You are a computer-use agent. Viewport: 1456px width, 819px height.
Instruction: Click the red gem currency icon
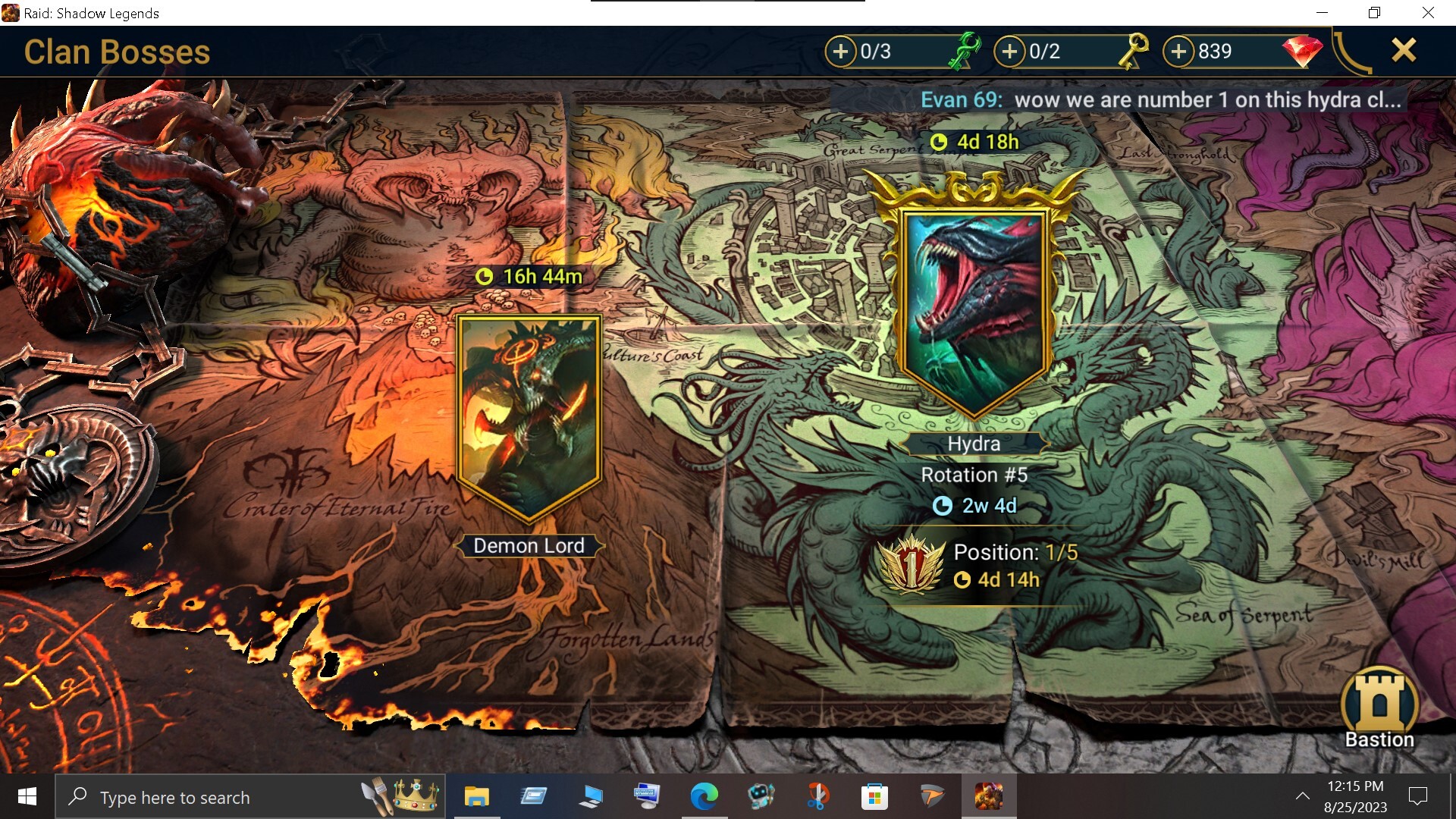(1303, 52)
